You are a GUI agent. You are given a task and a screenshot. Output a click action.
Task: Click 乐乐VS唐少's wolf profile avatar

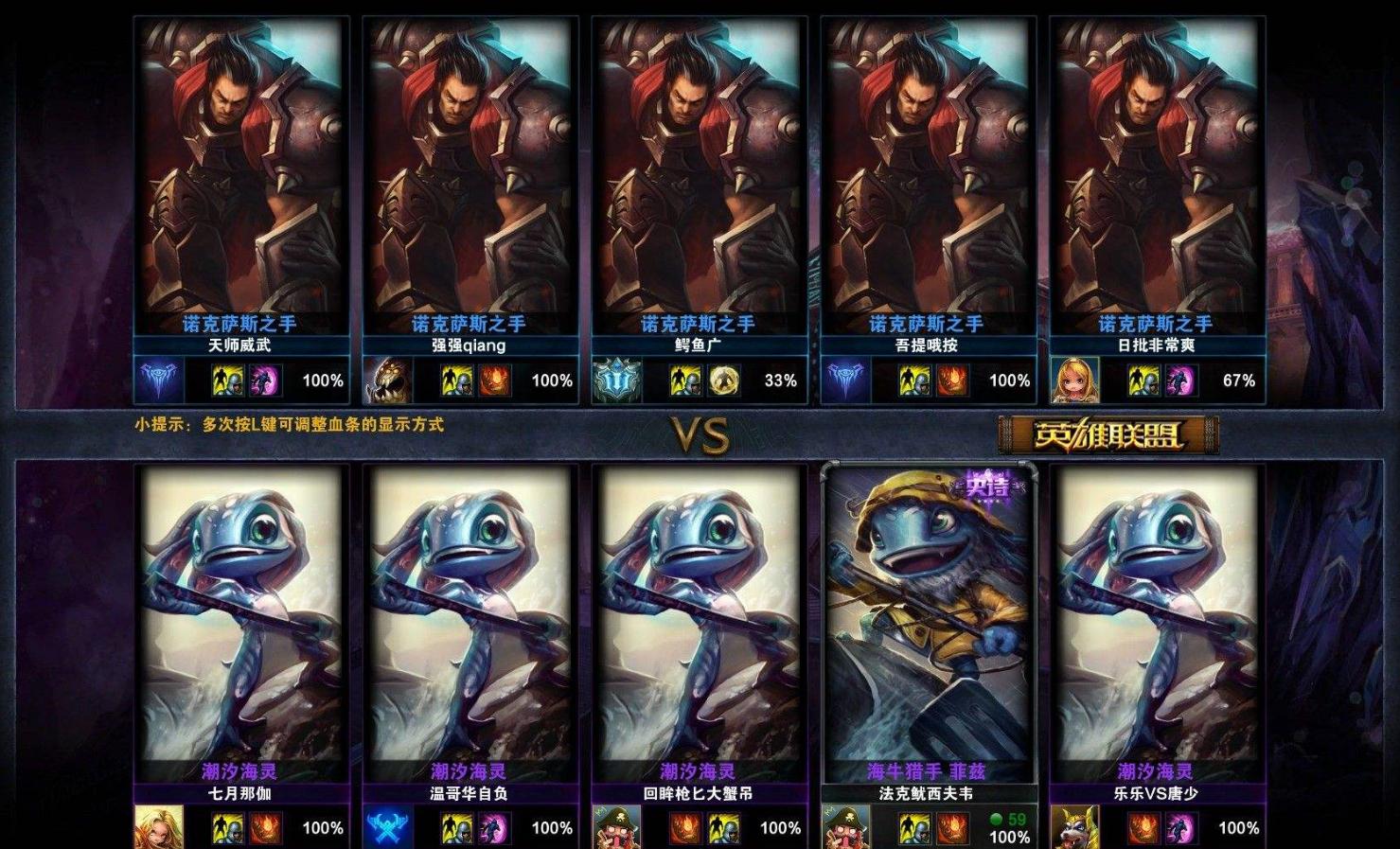click(1074, 828)
